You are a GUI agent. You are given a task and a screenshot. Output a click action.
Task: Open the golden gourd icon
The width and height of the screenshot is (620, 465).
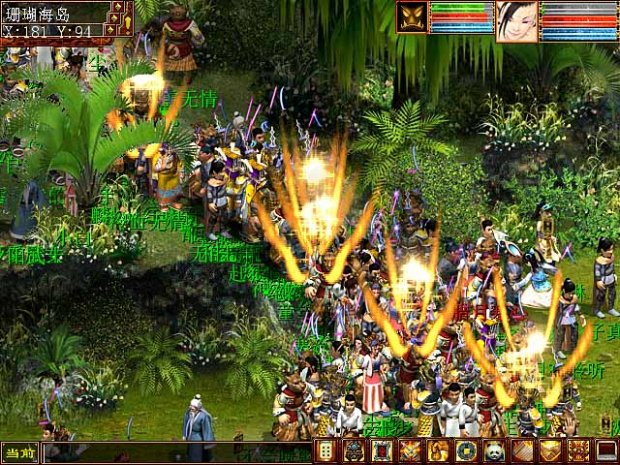pos(438,451)
